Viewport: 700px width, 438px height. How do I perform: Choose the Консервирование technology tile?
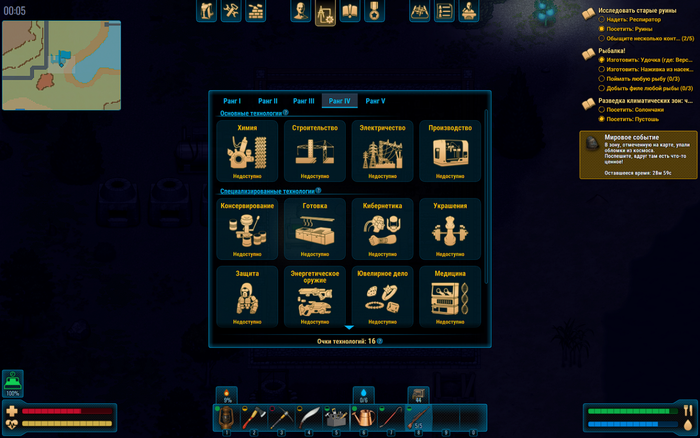point(247,229)
